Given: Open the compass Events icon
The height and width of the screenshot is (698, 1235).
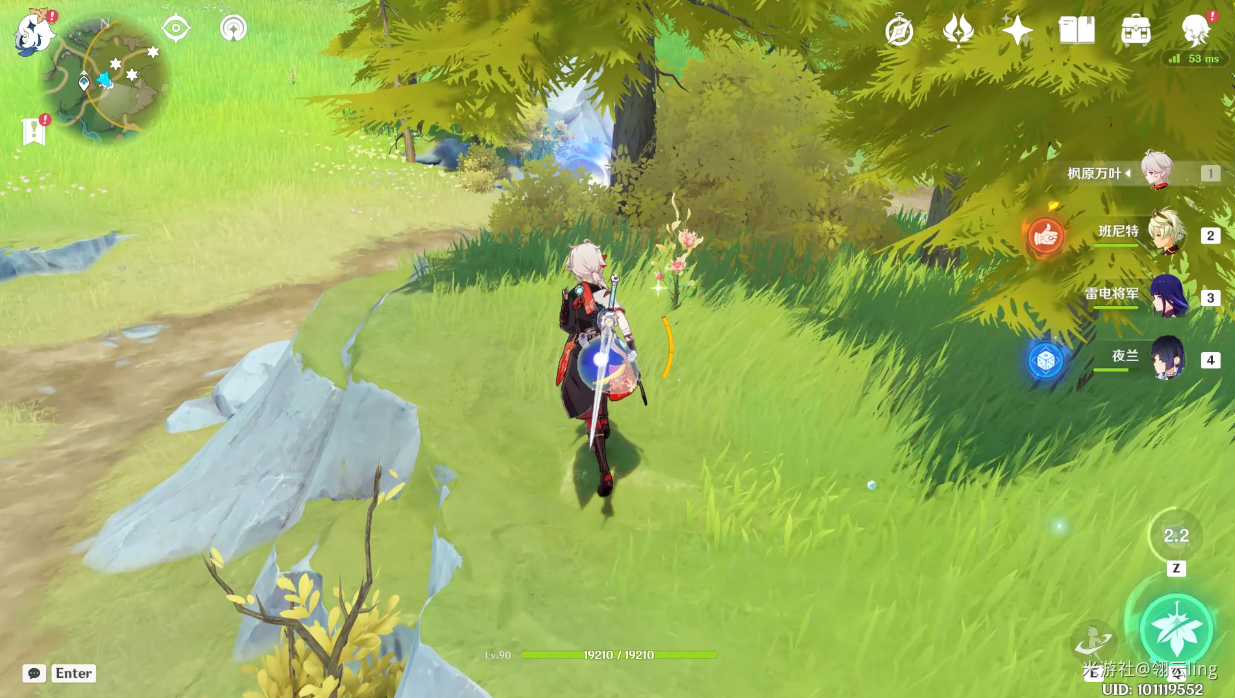Looking at the screenshot, I should tap(899, 31).
